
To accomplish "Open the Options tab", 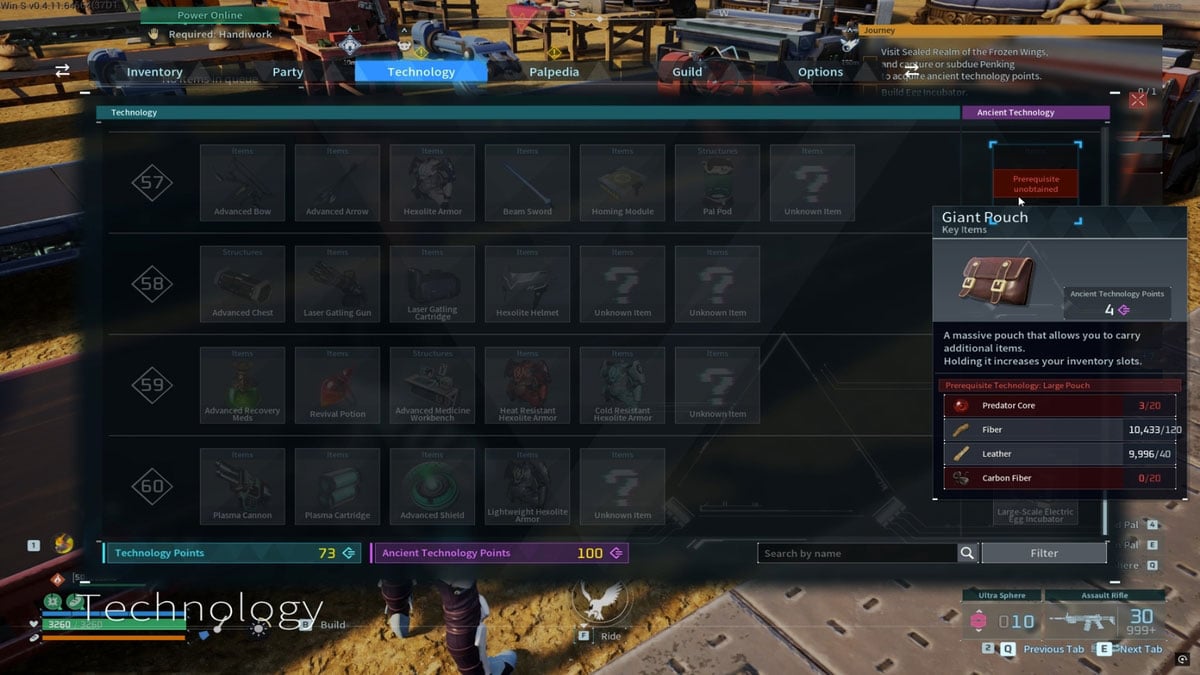I will pyautogui.click(x=820, y=72).
